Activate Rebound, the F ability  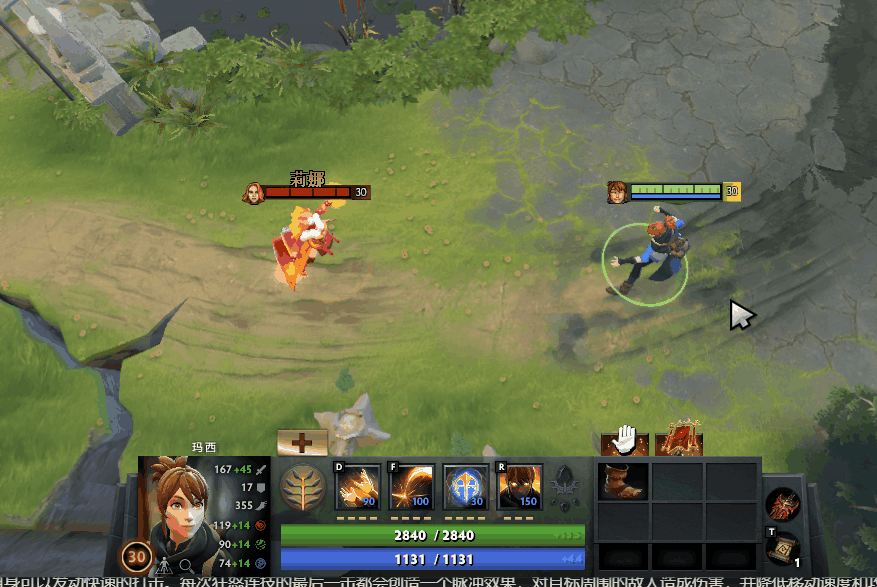pyautogui.click(x=411, y=486)
